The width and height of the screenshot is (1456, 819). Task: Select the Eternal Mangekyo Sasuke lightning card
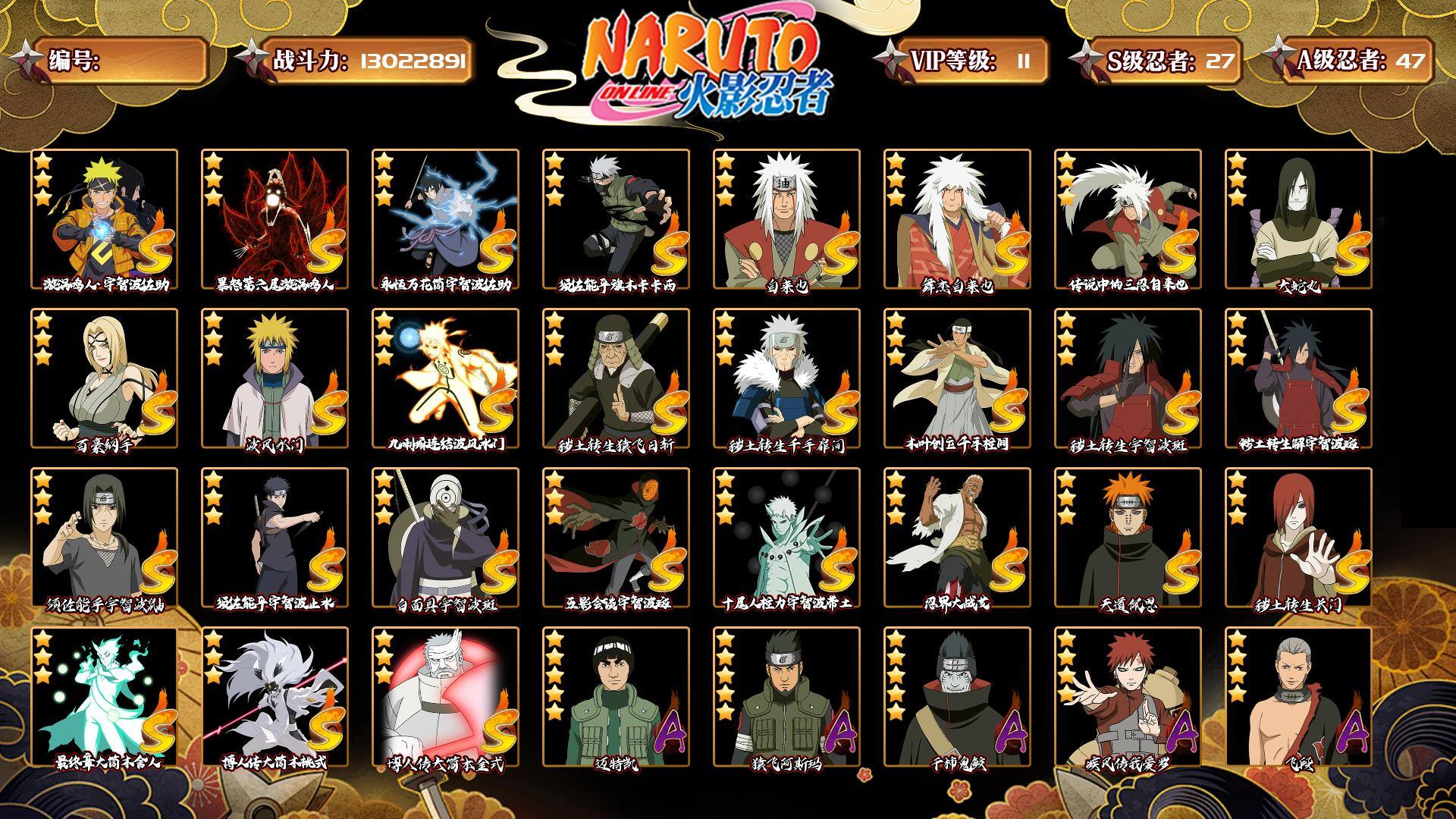(445, 219)
